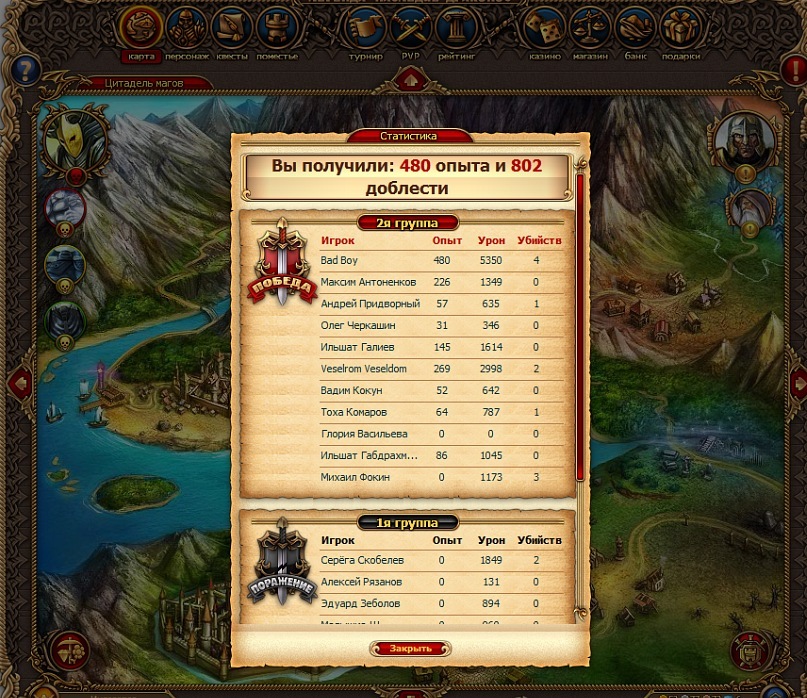
Task: Open the магазин shop menu
Action: coord(590,30)
